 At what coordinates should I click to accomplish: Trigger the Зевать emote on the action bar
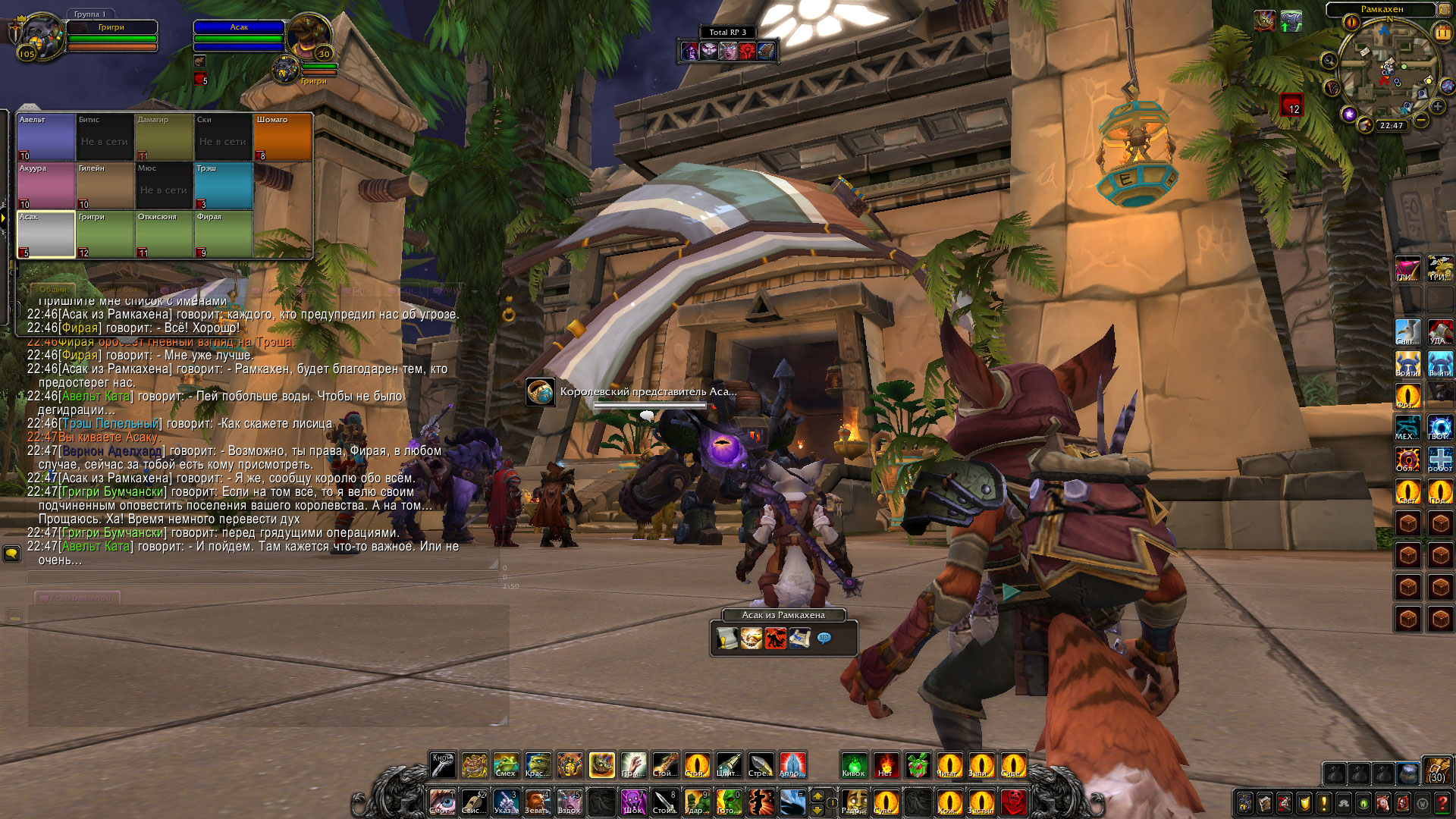point(537,802)
